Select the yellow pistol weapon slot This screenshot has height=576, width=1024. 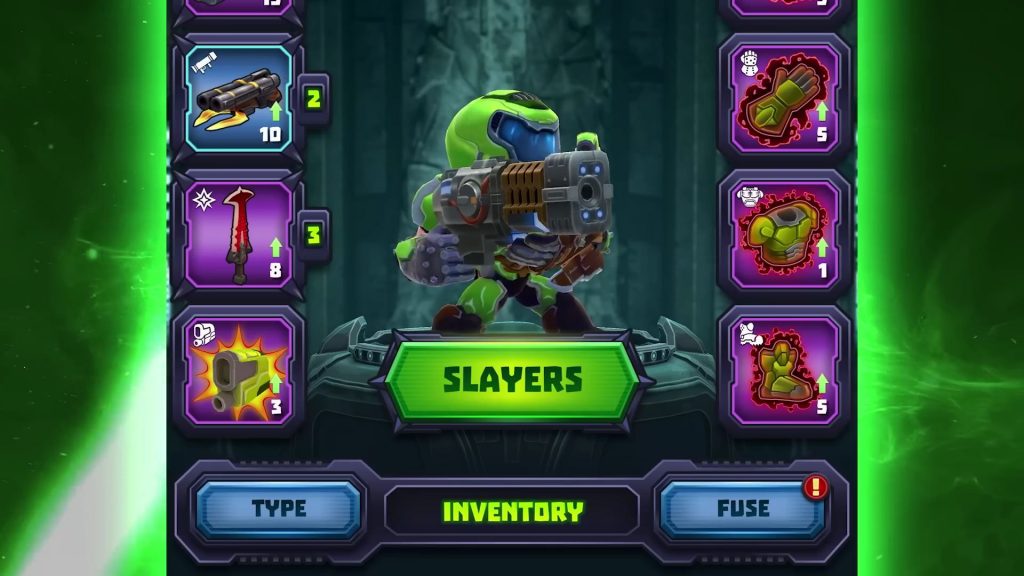pyautogui.click(x=239, y=370)
